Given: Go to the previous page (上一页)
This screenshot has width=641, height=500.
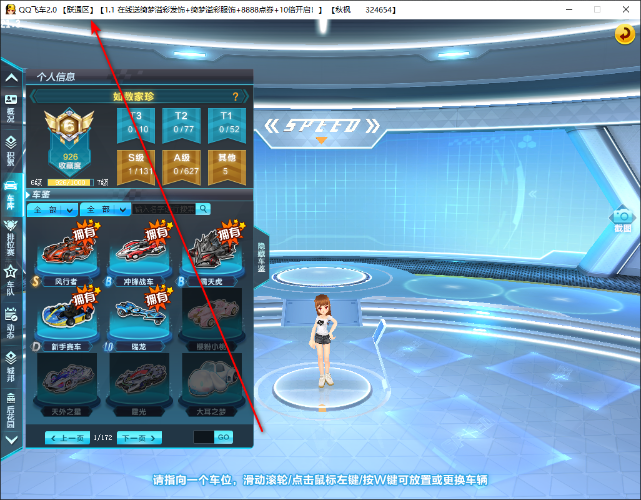Looking at the screenshot, I should pos(68,438).
